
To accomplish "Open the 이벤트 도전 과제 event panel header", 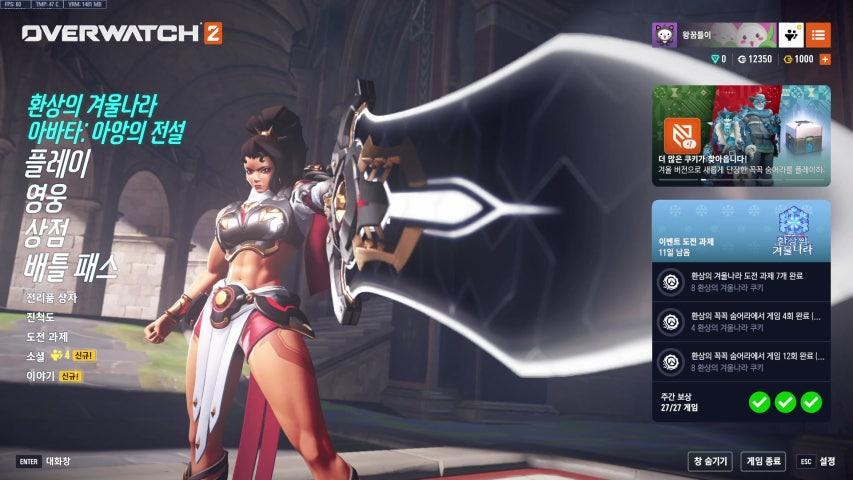I will pos(741,229).
